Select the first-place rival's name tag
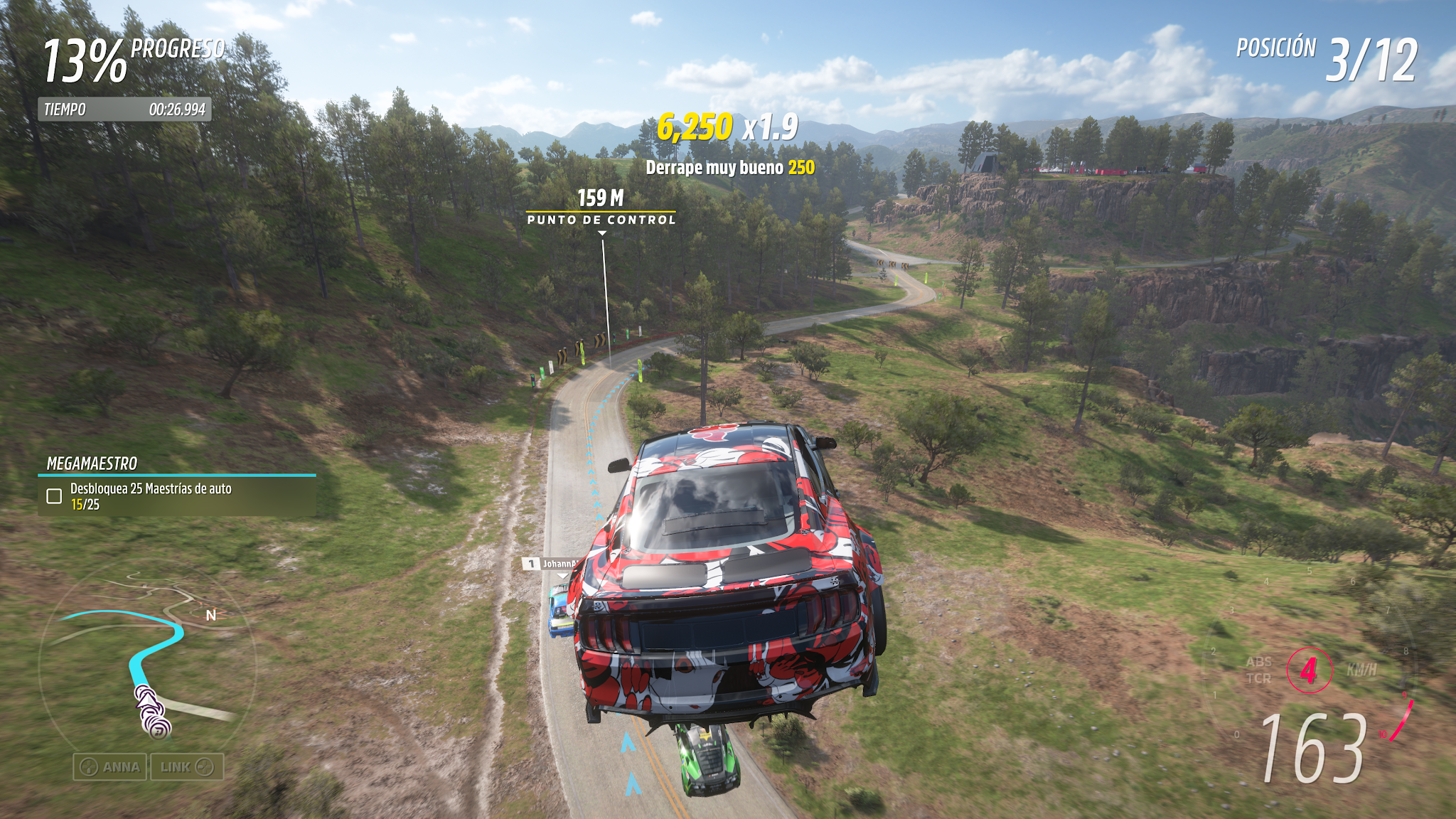Image resolution: width=1456 pixels, height=819 pixels. [x=552, y=564]
